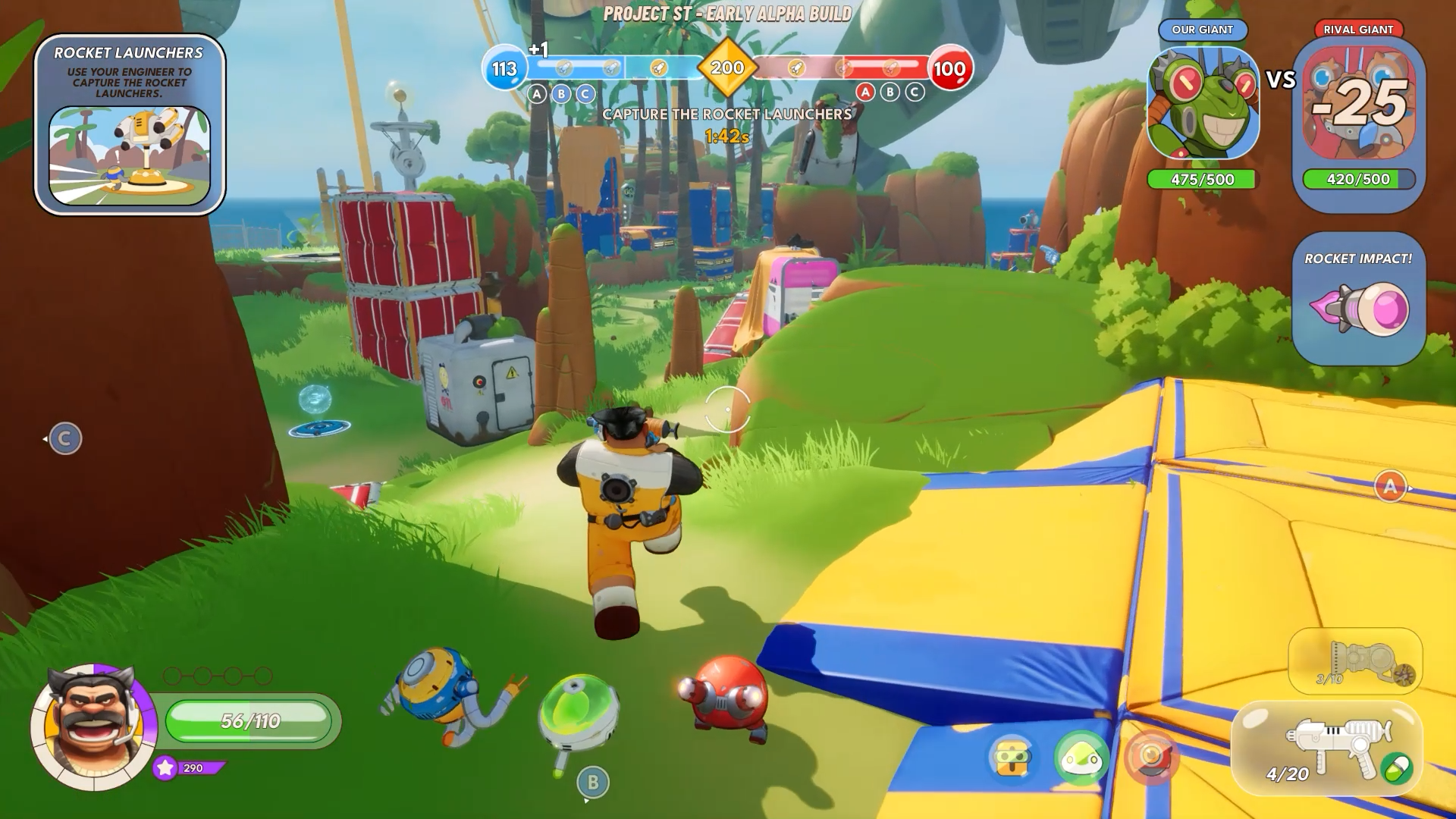
Task: Select the white ray gun weapon slot
Action: pos(1327,749)
